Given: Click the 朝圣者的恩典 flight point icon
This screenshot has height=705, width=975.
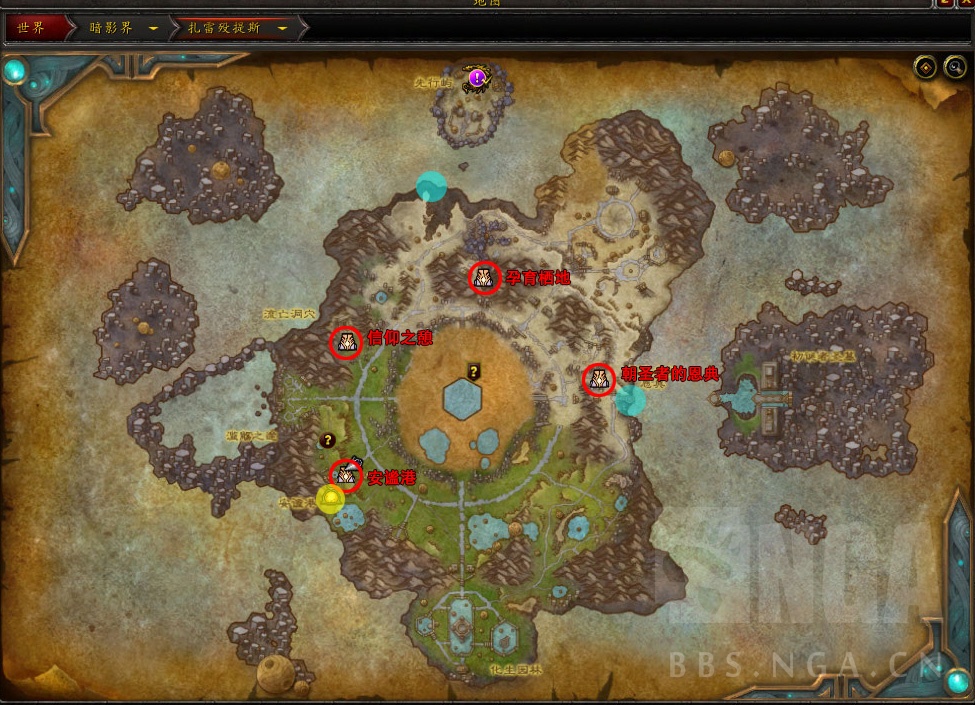Looking at the screenshot, I should pos(599,379).
